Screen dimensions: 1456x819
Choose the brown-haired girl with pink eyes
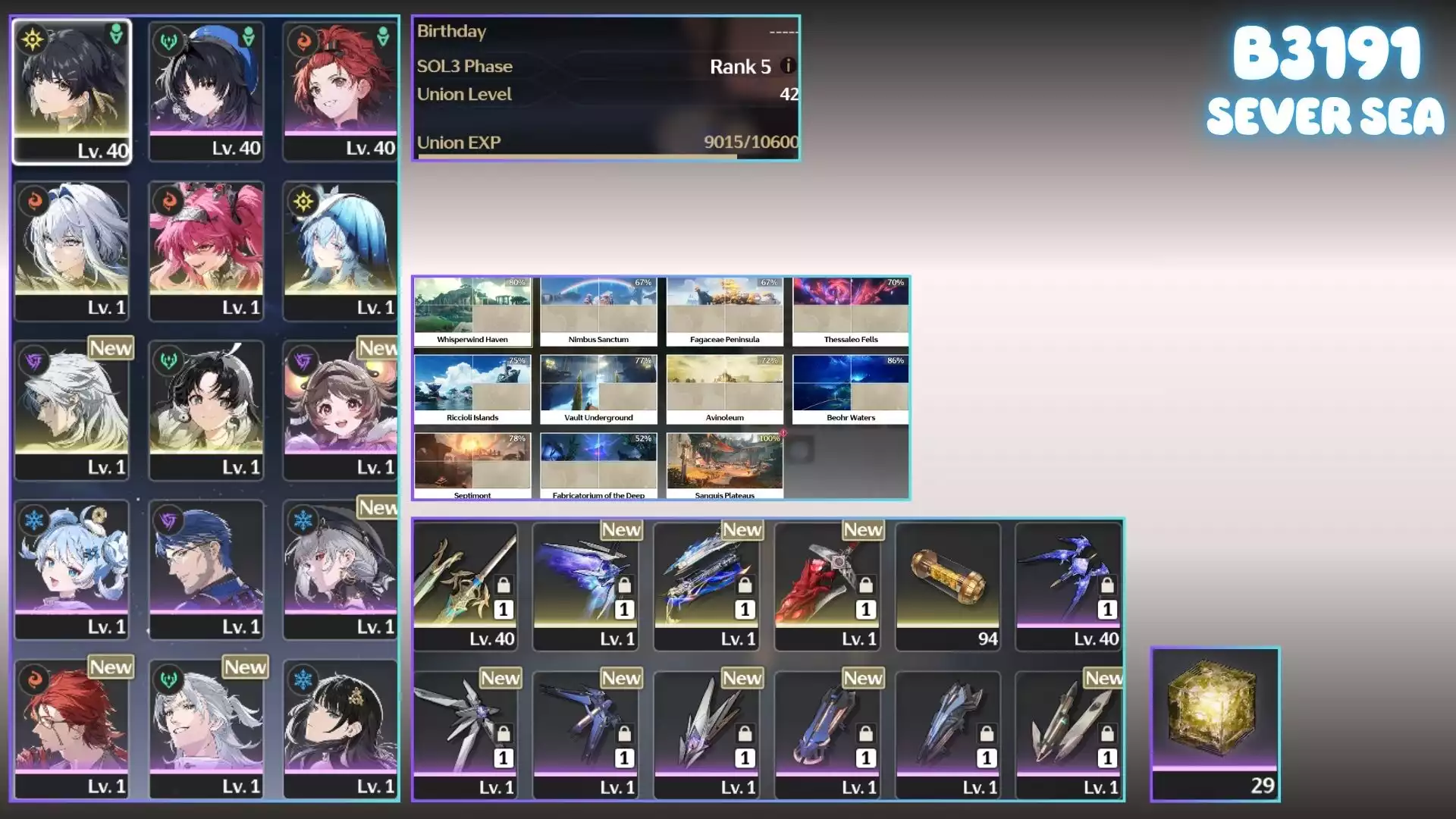point(340,409)
